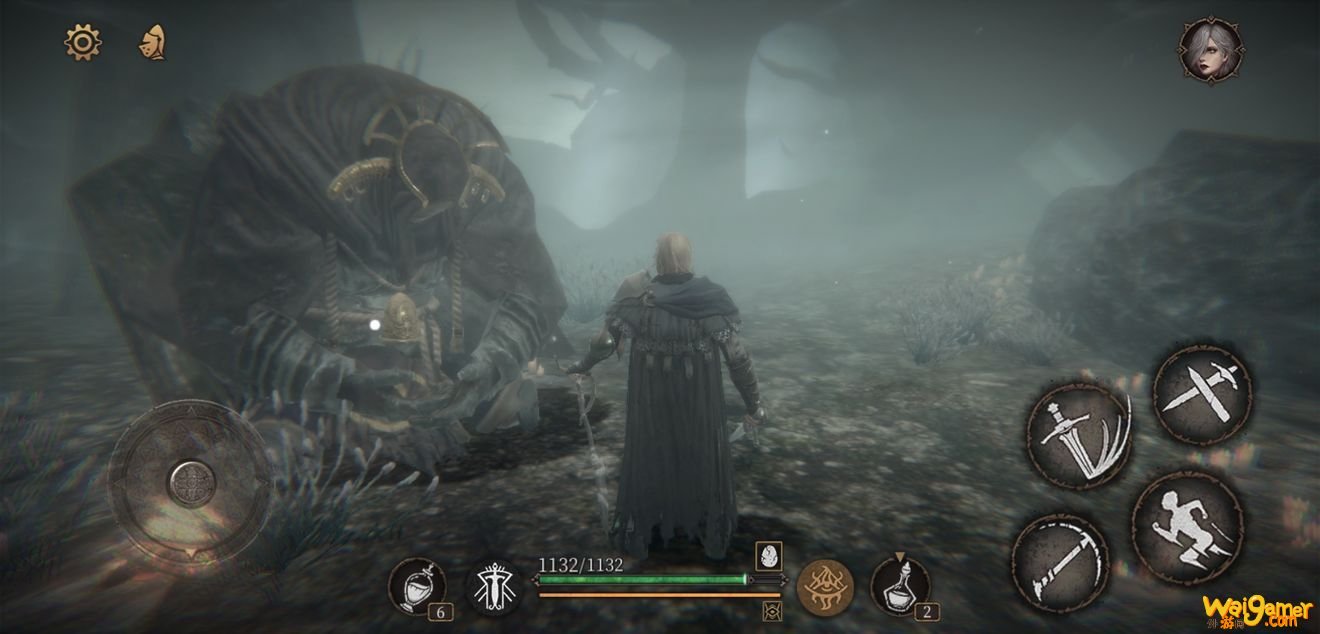This screenshot has height=634, width=1320.
Task: Perform the sword slash attack
Action: (1079, 434)
